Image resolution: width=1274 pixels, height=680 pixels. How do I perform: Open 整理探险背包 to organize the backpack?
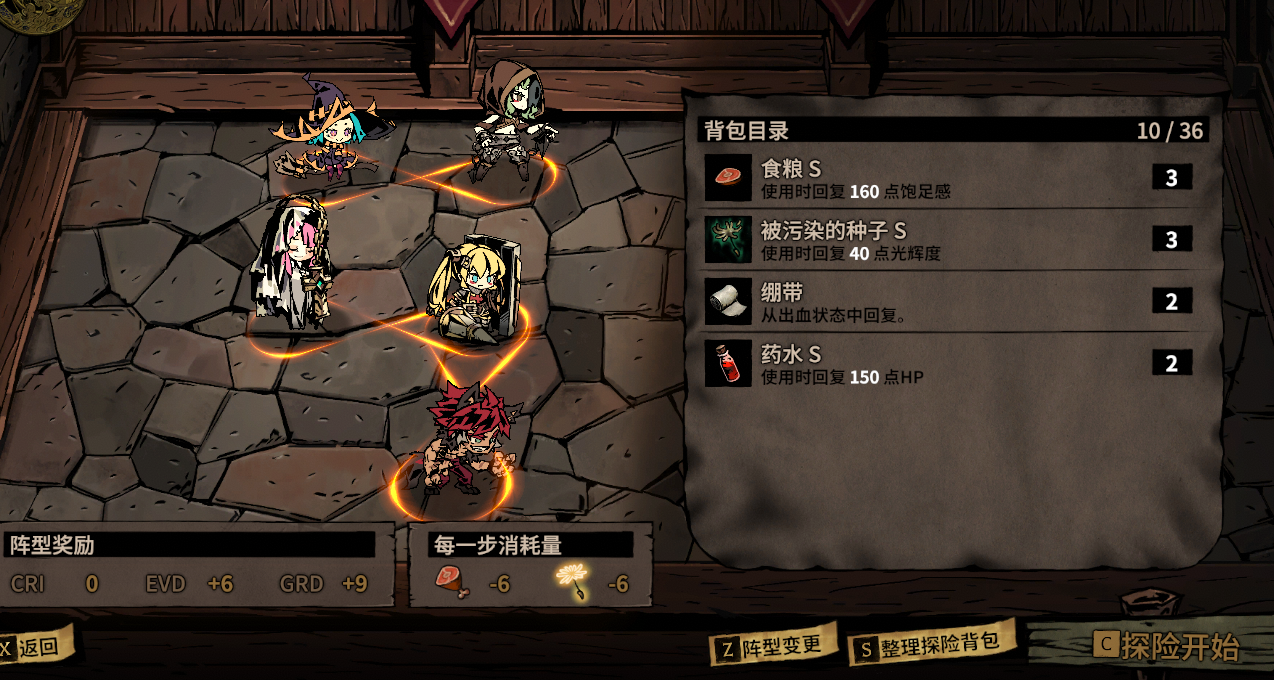point(928,645)
